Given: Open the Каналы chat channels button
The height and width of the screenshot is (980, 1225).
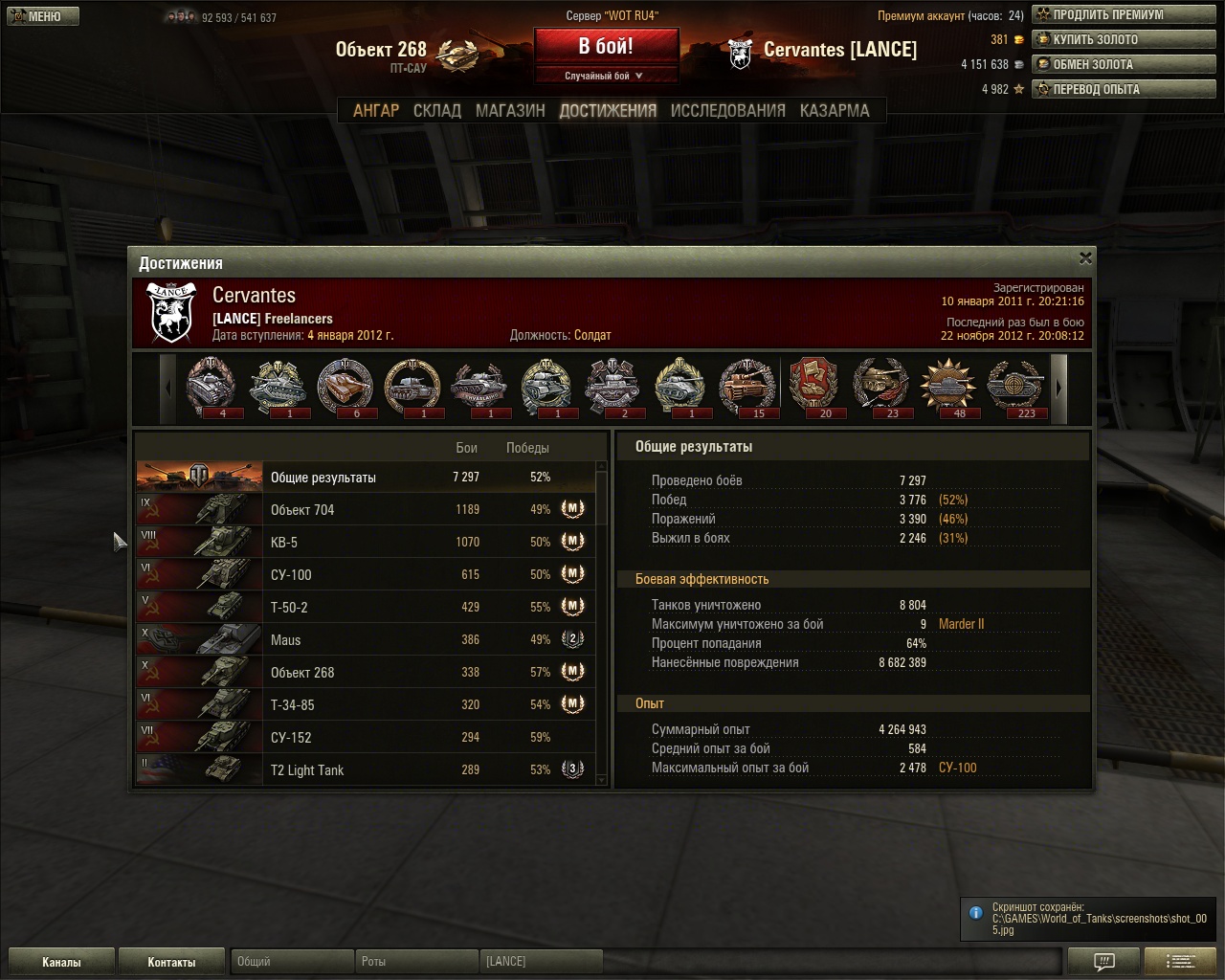Looking at the screenshot, I should [61, 962].
